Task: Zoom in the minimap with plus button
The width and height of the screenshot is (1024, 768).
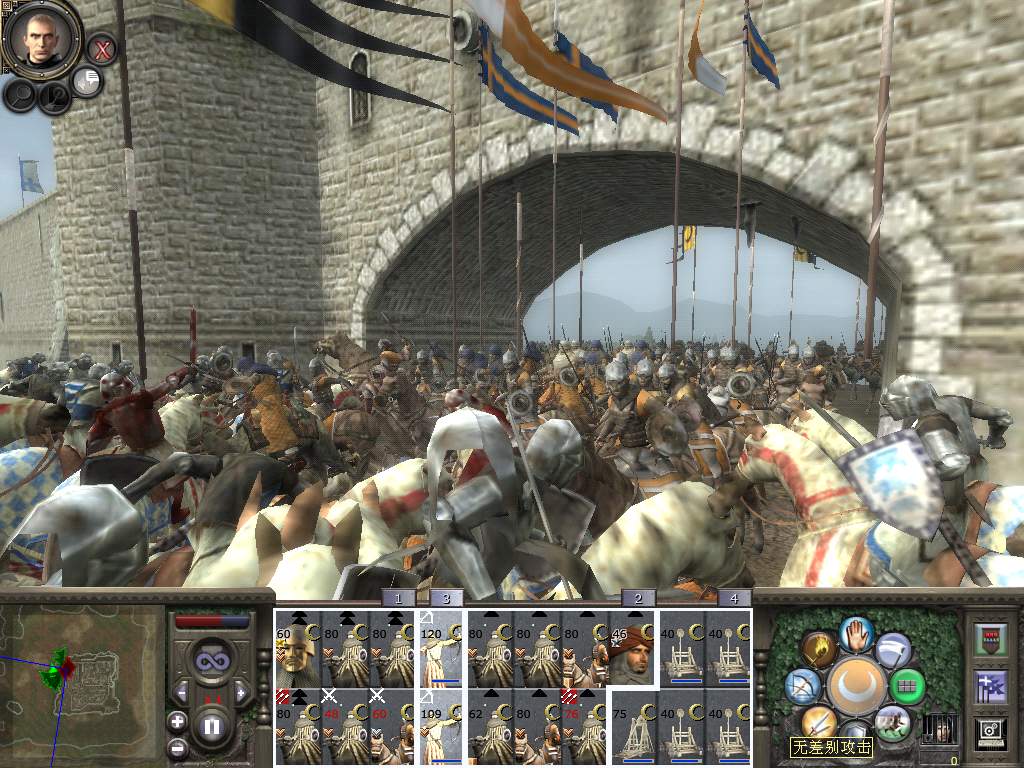Action: coord(177,721)
